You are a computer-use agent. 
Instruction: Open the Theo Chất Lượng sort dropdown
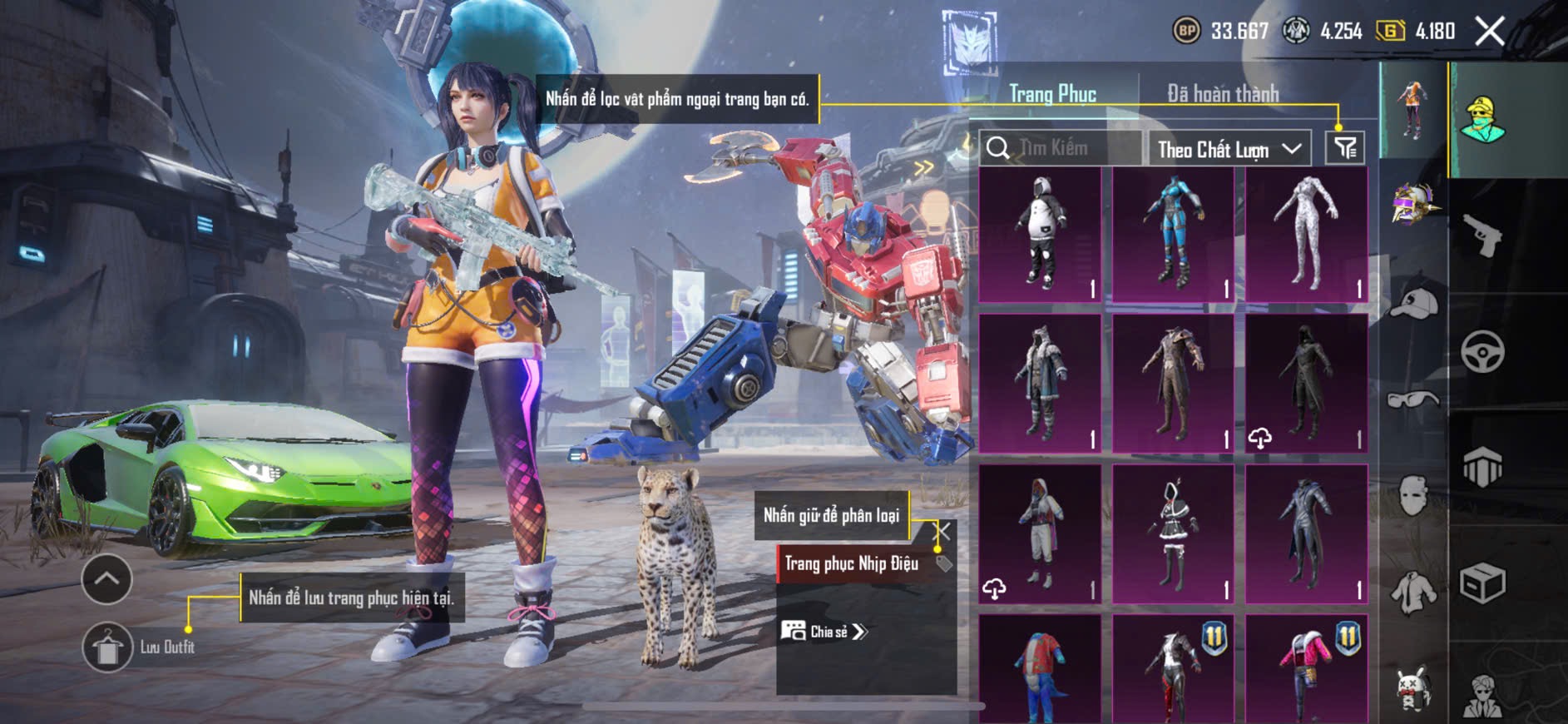(1229, 149)
